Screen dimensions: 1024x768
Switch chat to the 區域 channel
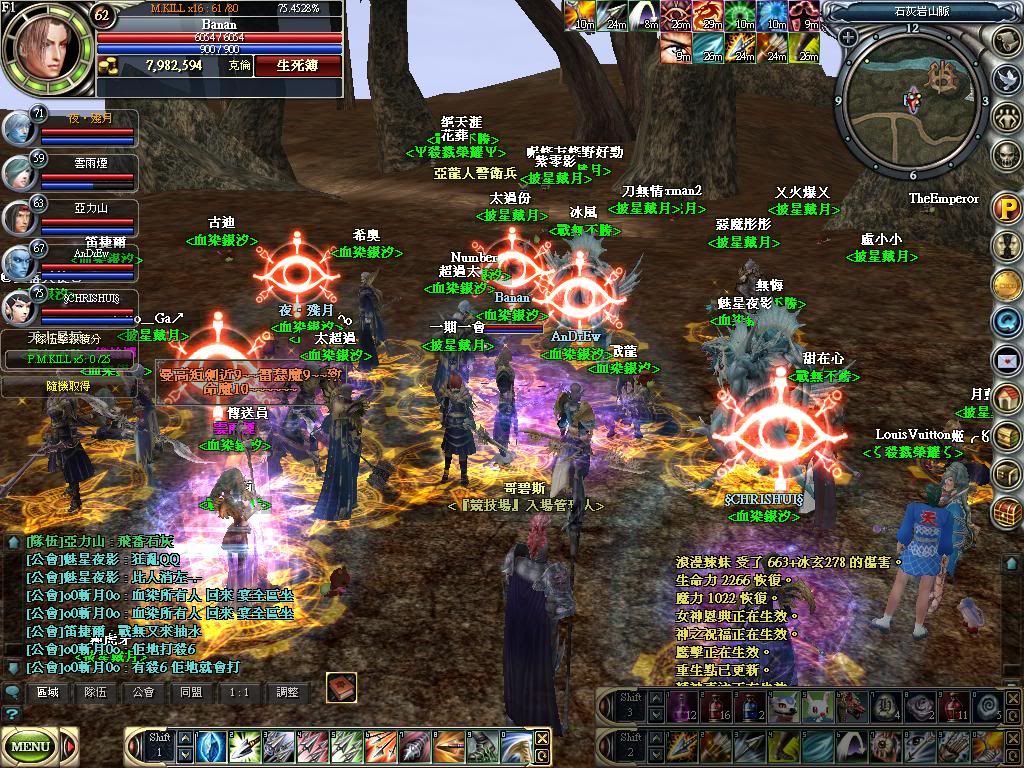[x=48, y=692]
